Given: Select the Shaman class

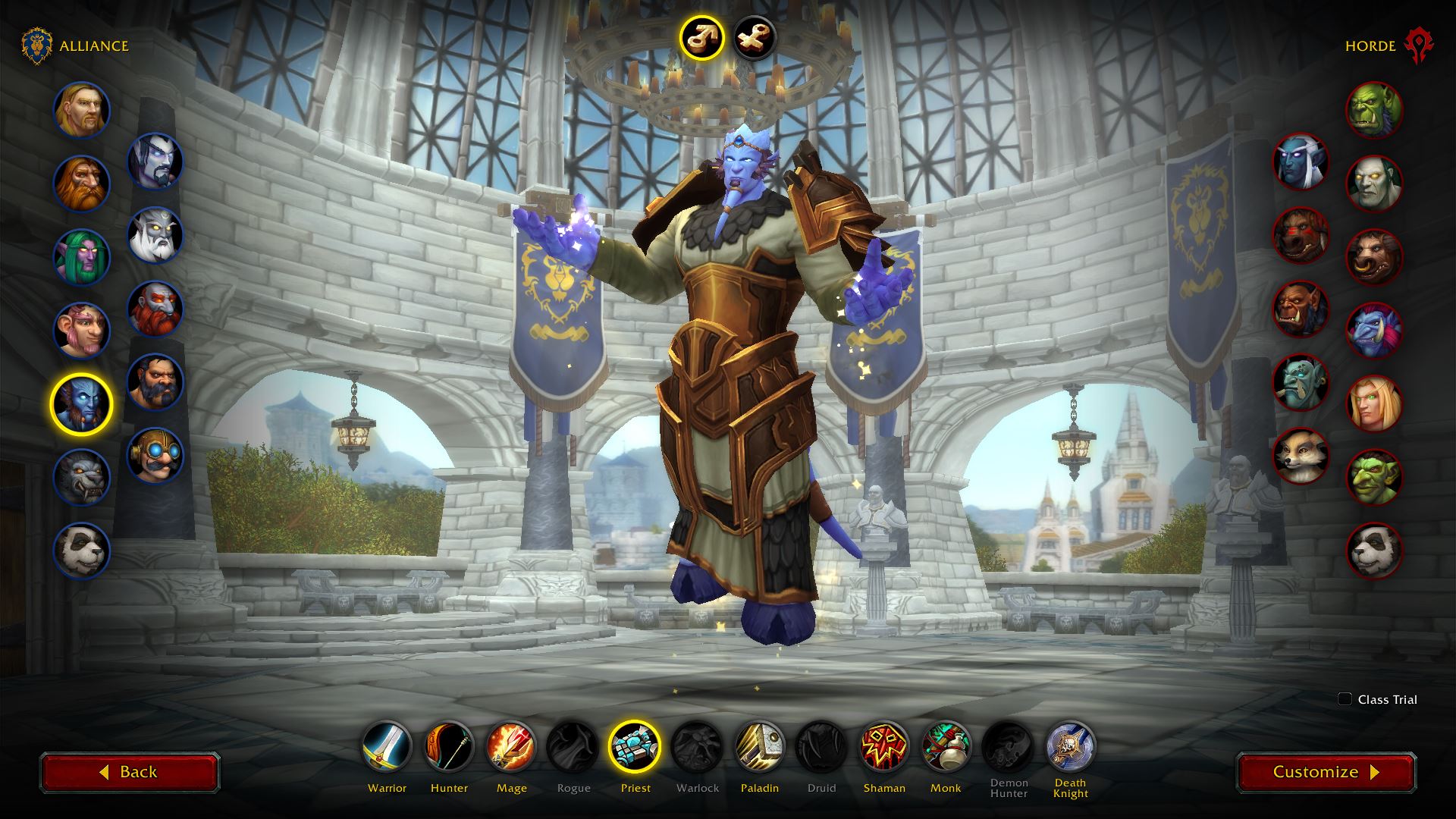Looking at the screenshot, I should click(884, 747).
